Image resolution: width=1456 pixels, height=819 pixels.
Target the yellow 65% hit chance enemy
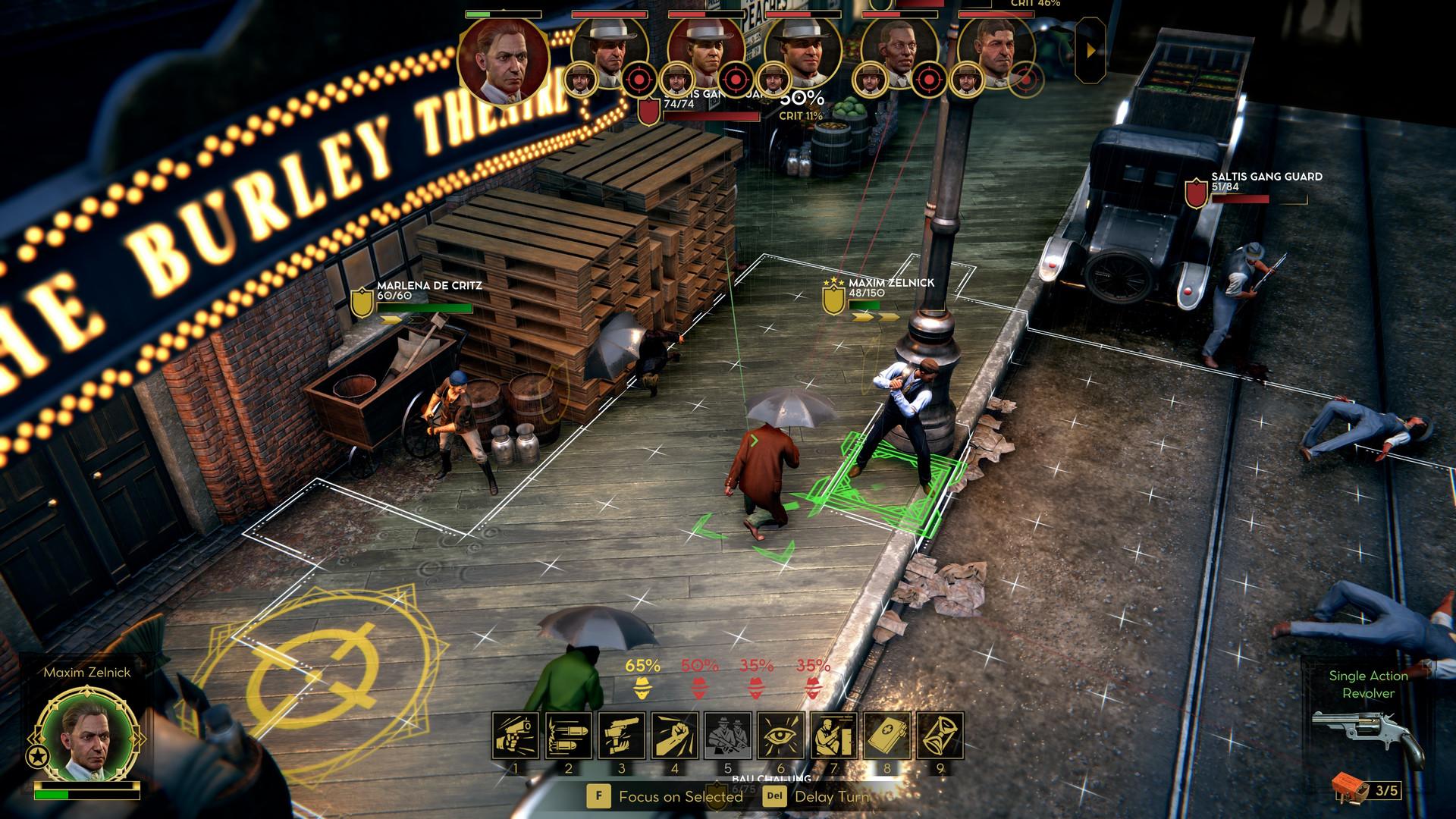642,689
